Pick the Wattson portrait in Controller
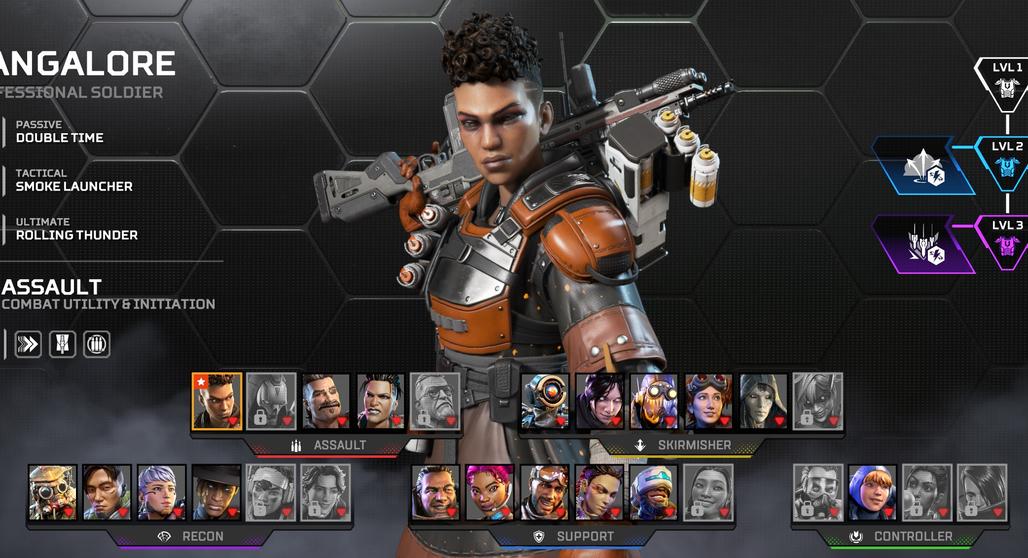Screen dimensions: 1028x558 coord(872,492)
